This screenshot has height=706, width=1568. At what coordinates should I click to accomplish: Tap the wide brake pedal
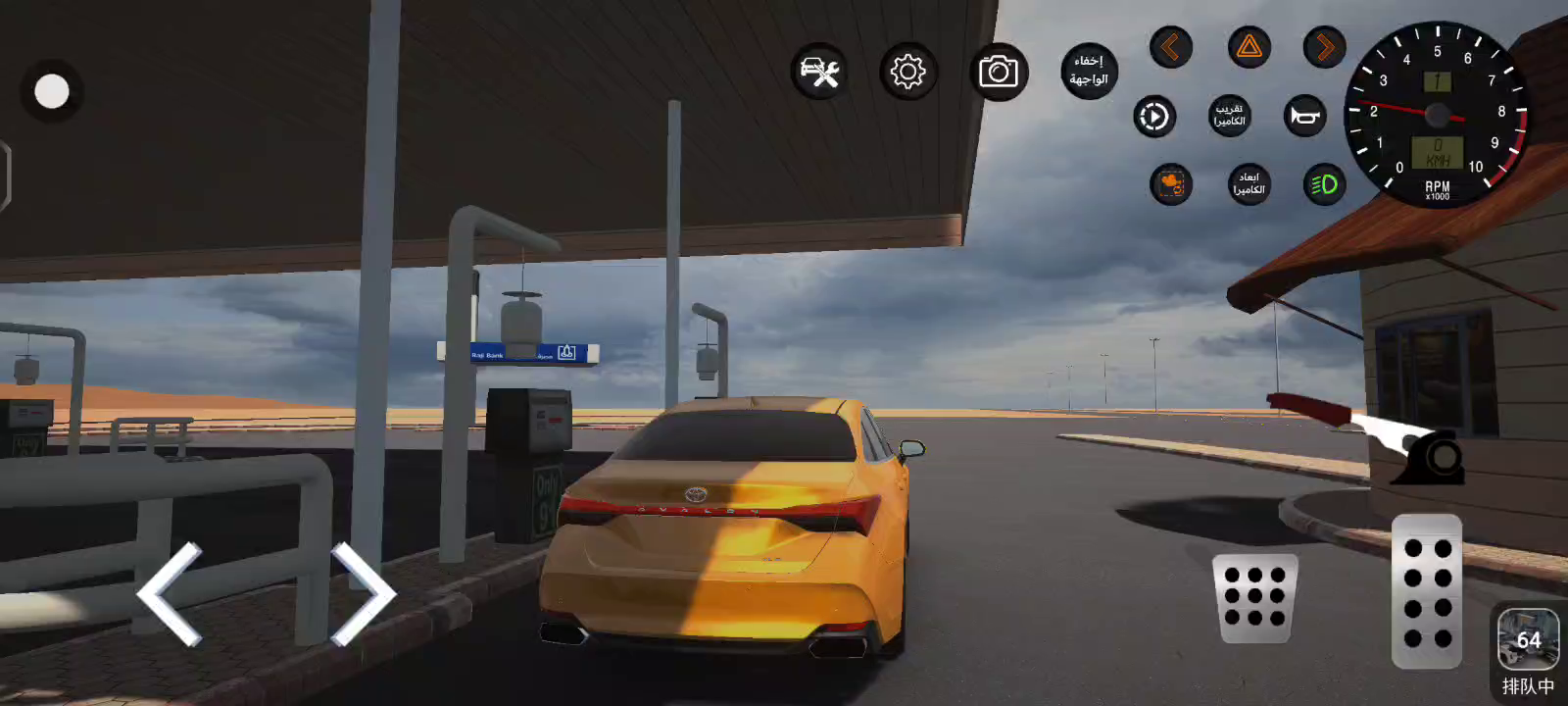tap(1254, 598)
